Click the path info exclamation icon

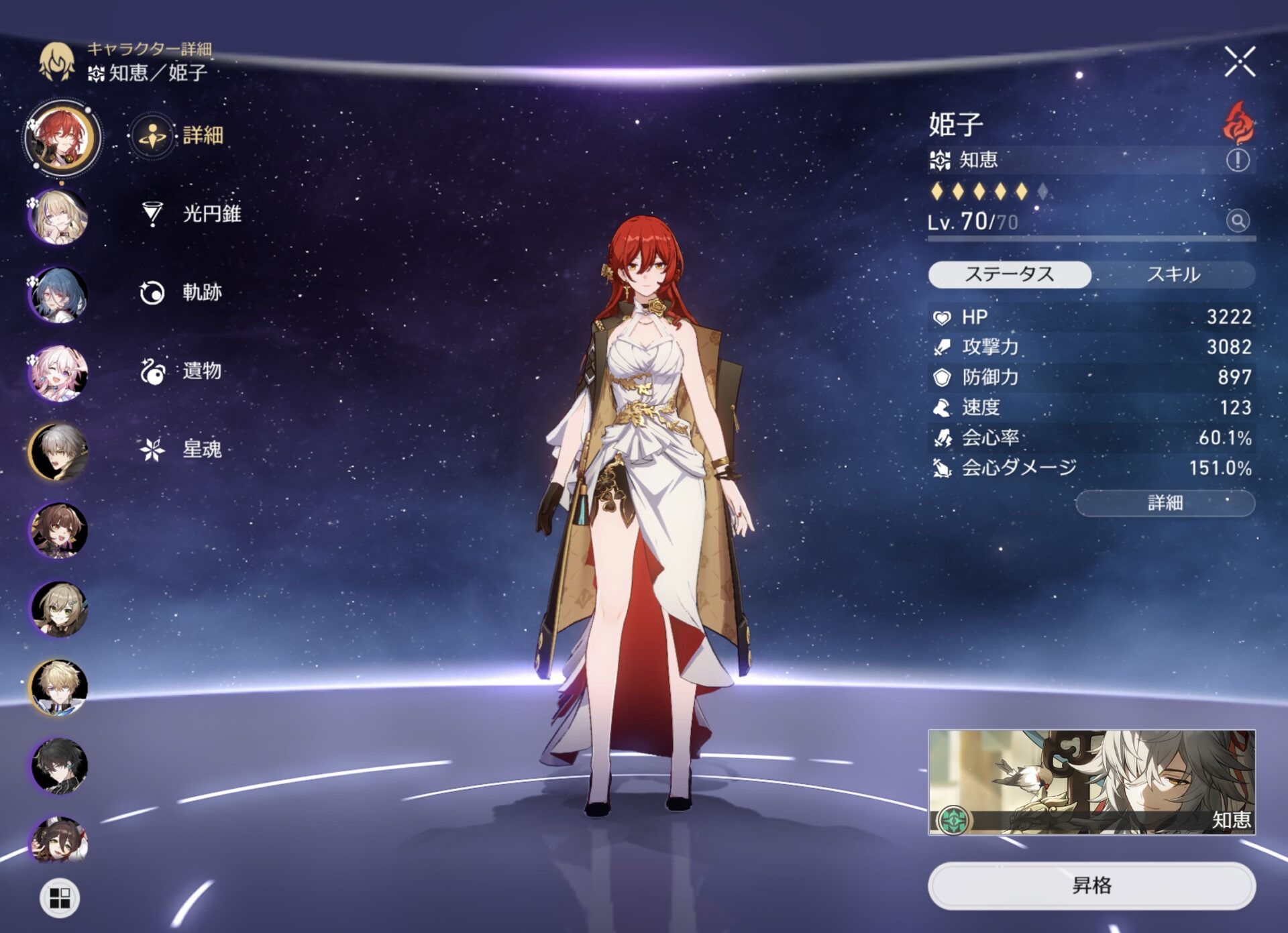pyautogui.click(x=1238, y=160)
